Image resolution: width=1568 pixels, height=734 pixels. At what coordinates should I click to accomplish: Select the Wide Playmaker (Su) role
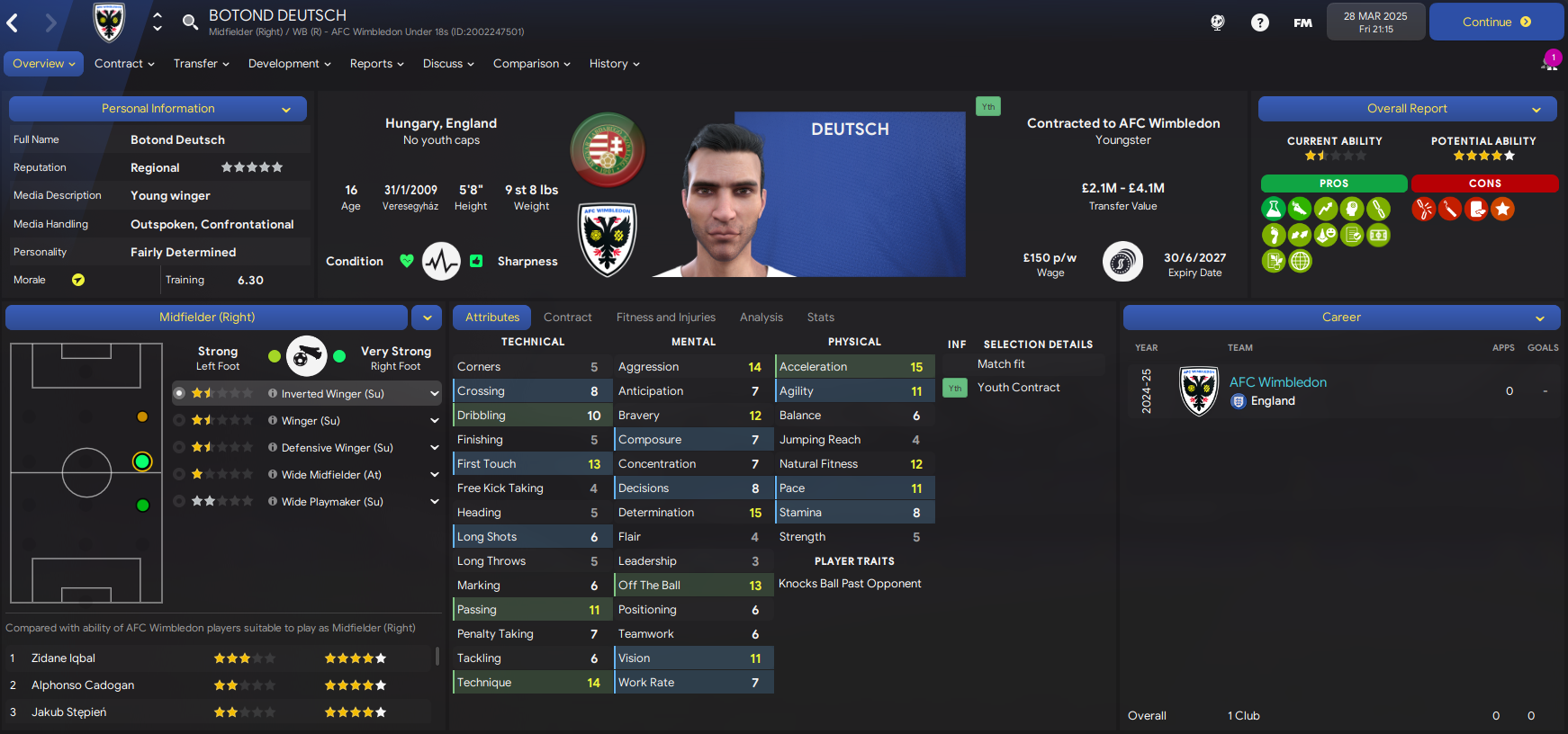point(332,502)
